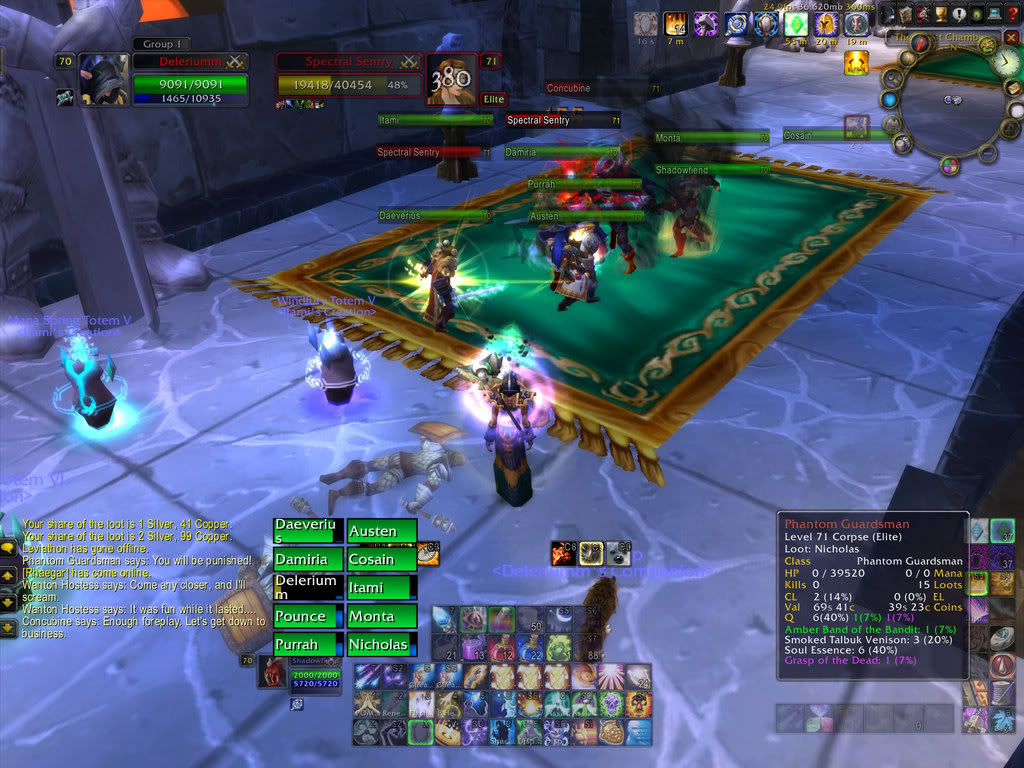Image resolution: width=1024 pixels, height=768 pixels.
Task: Select Daeverius in the raid frames
Action: [x=308, y=531]
